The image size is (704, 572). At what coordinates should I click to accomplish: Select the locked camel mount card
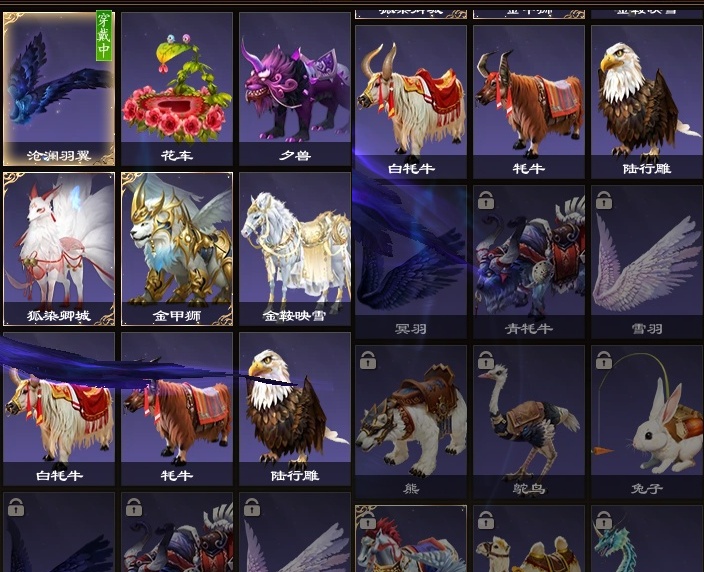(528, 542)
